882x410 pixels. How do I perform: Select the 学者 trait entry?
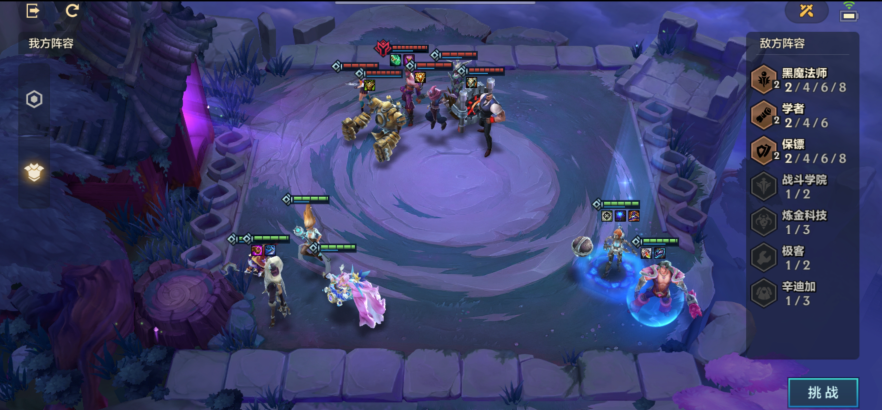(x=802, y=116)
